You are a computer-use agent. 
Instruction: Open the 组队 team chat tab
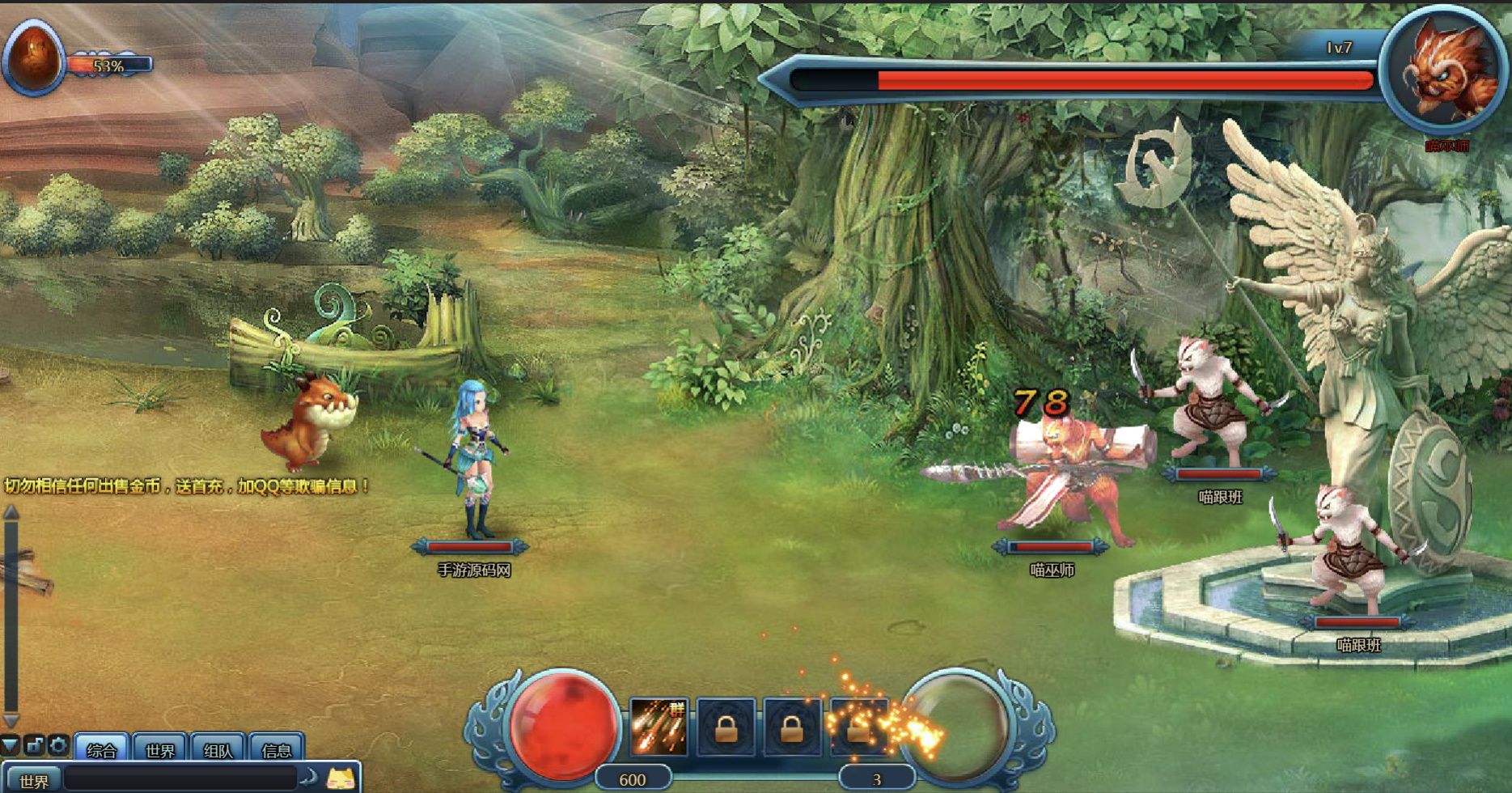tap(218, 750)
